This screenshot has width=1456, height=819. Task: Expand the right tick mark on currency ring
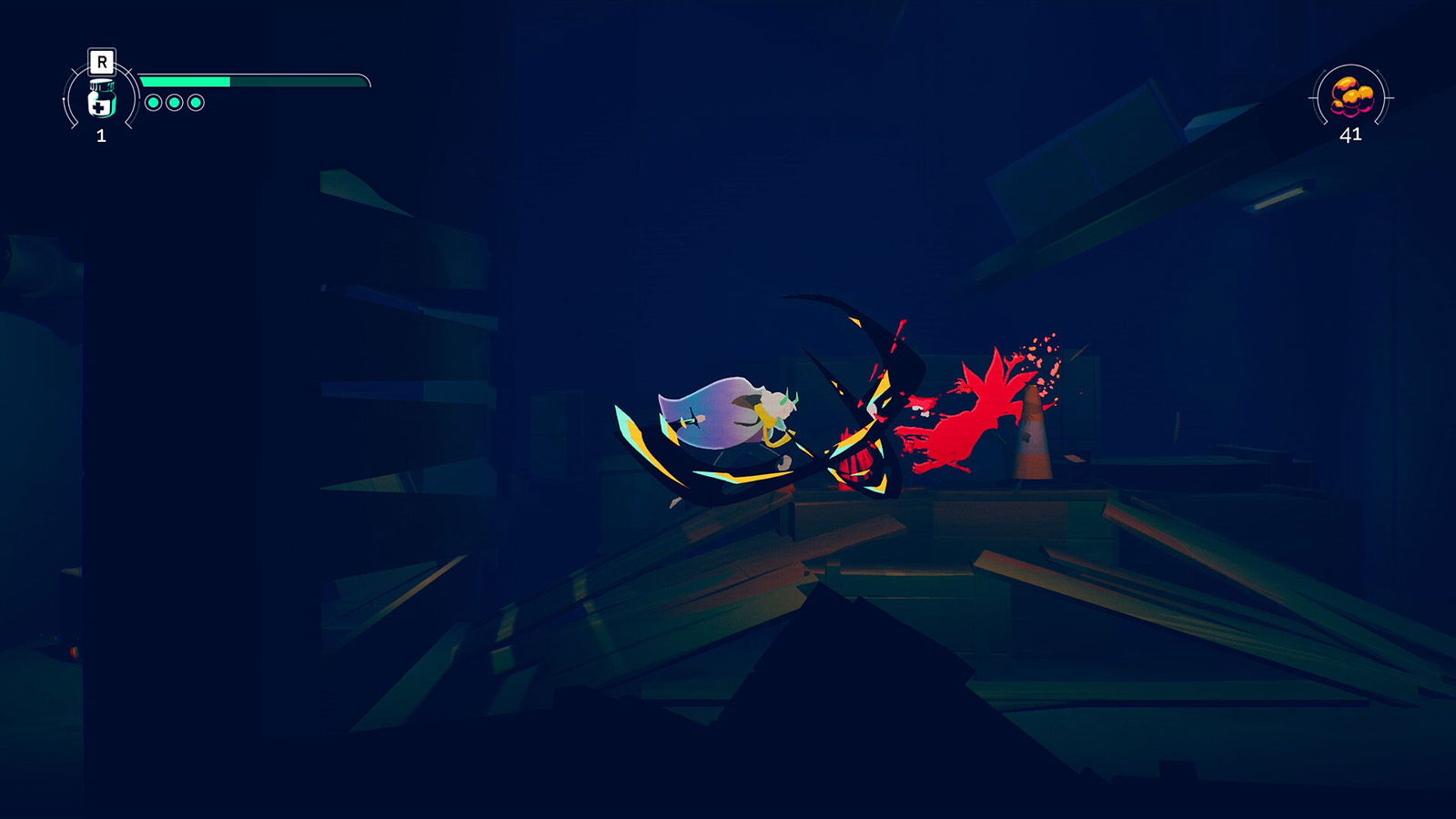tap(1391, 97)
